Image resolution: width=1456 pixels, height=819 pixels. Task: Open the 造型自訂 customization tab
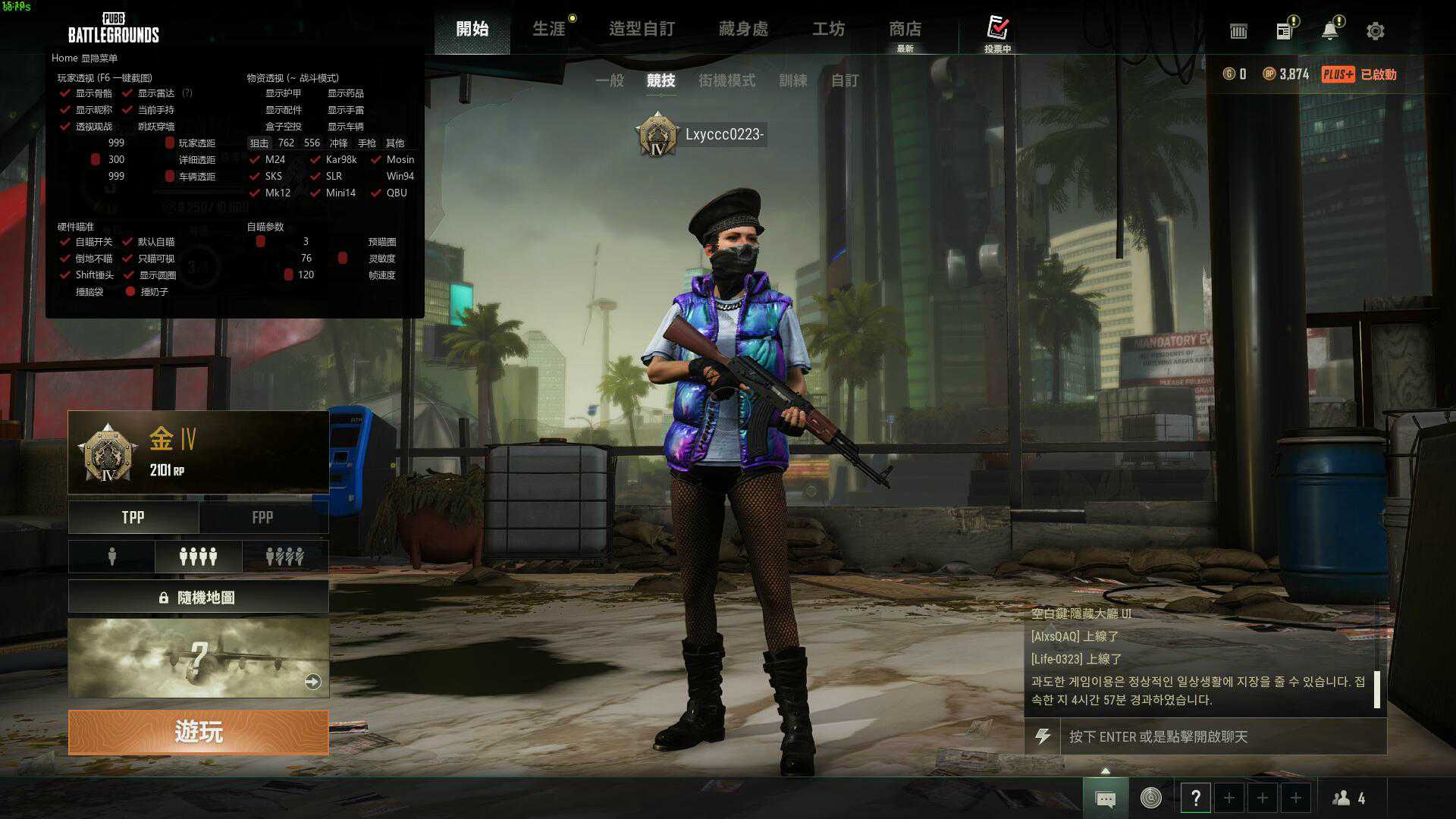point(642,29)
